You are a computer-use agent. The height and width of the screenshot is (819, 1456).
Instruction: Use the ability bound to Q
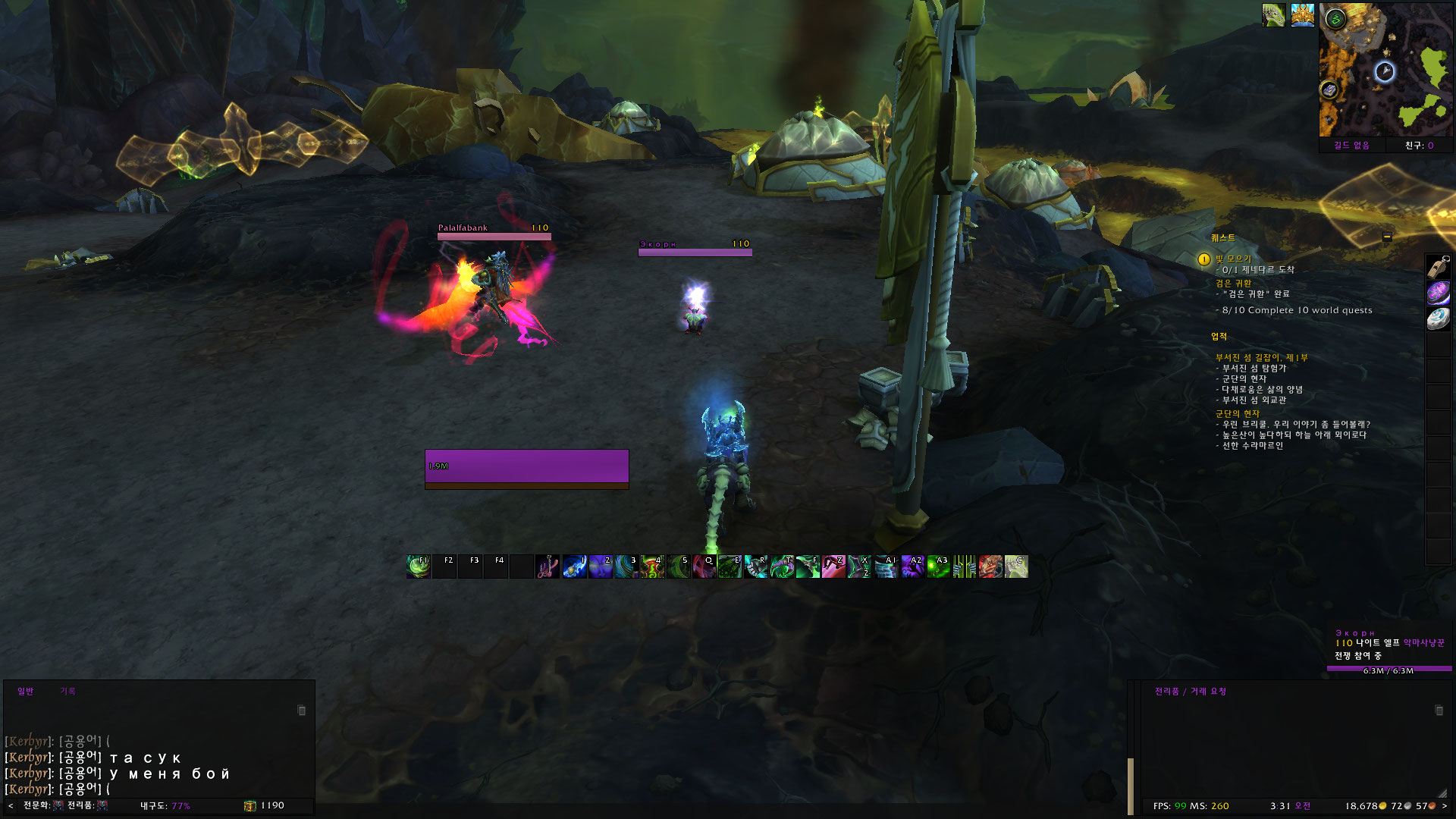tap(704, 566)
